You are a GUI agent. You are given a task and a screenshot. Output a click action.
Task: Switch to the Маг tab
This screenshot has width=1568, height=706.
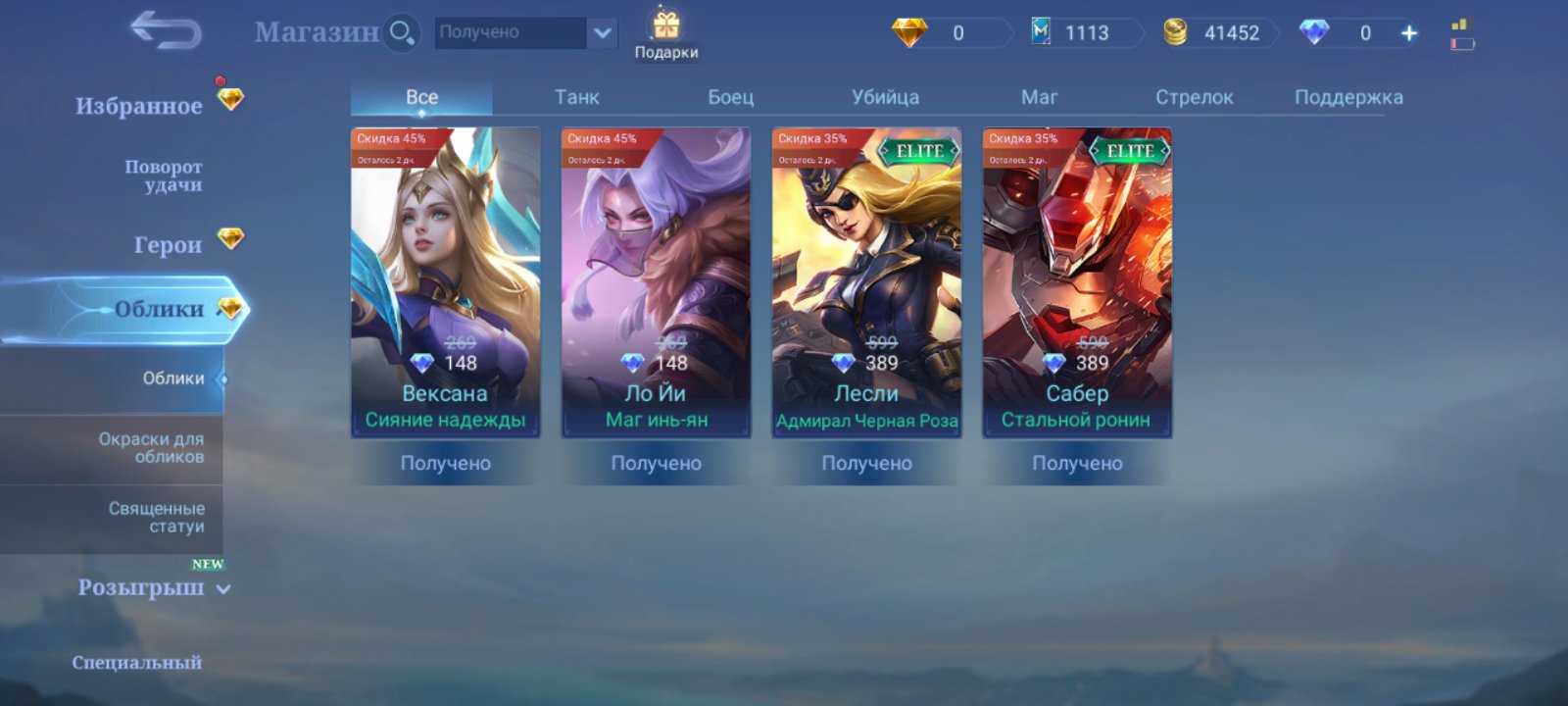click(x=1038, y=96)
